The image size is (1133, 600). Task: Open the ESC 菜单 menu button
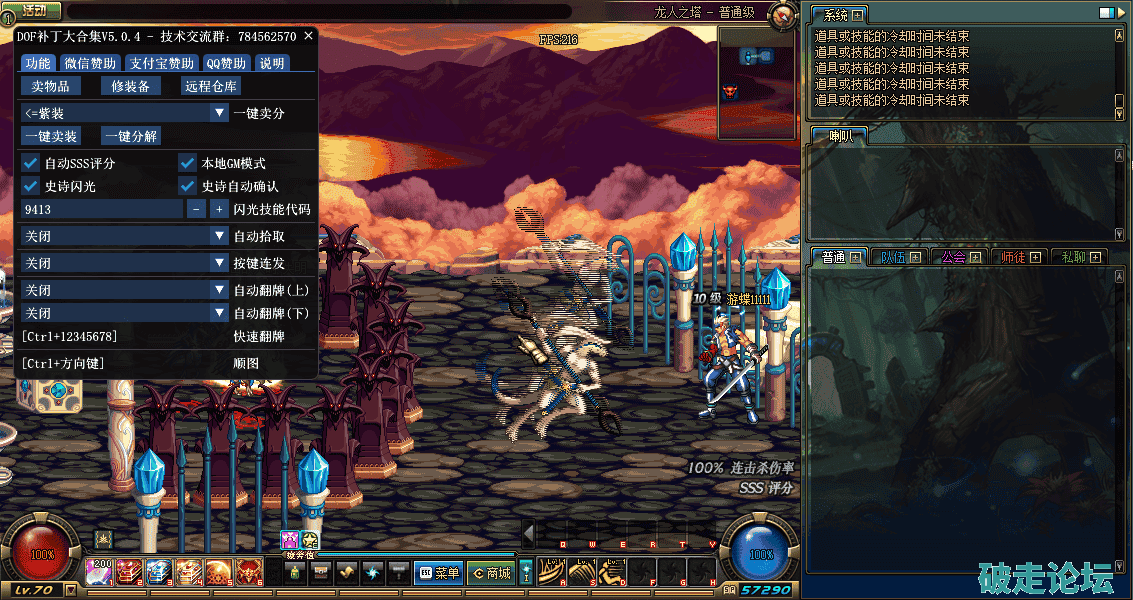438,573
